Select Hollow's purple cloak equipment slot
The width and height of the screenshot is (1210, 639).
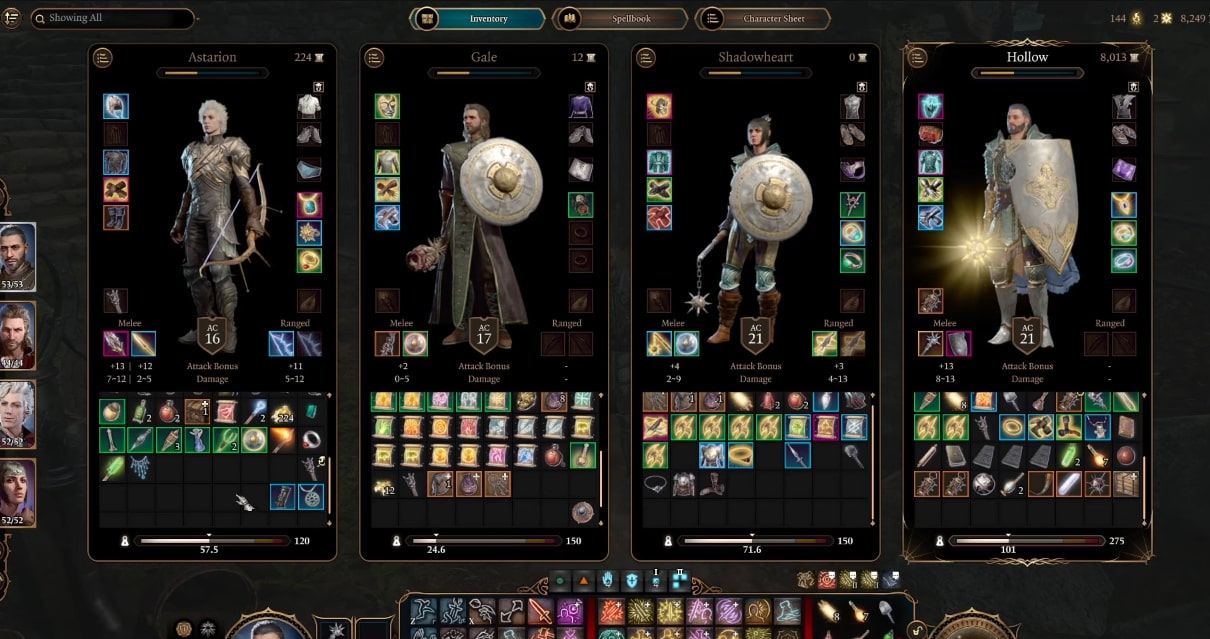coord(1125,169)
